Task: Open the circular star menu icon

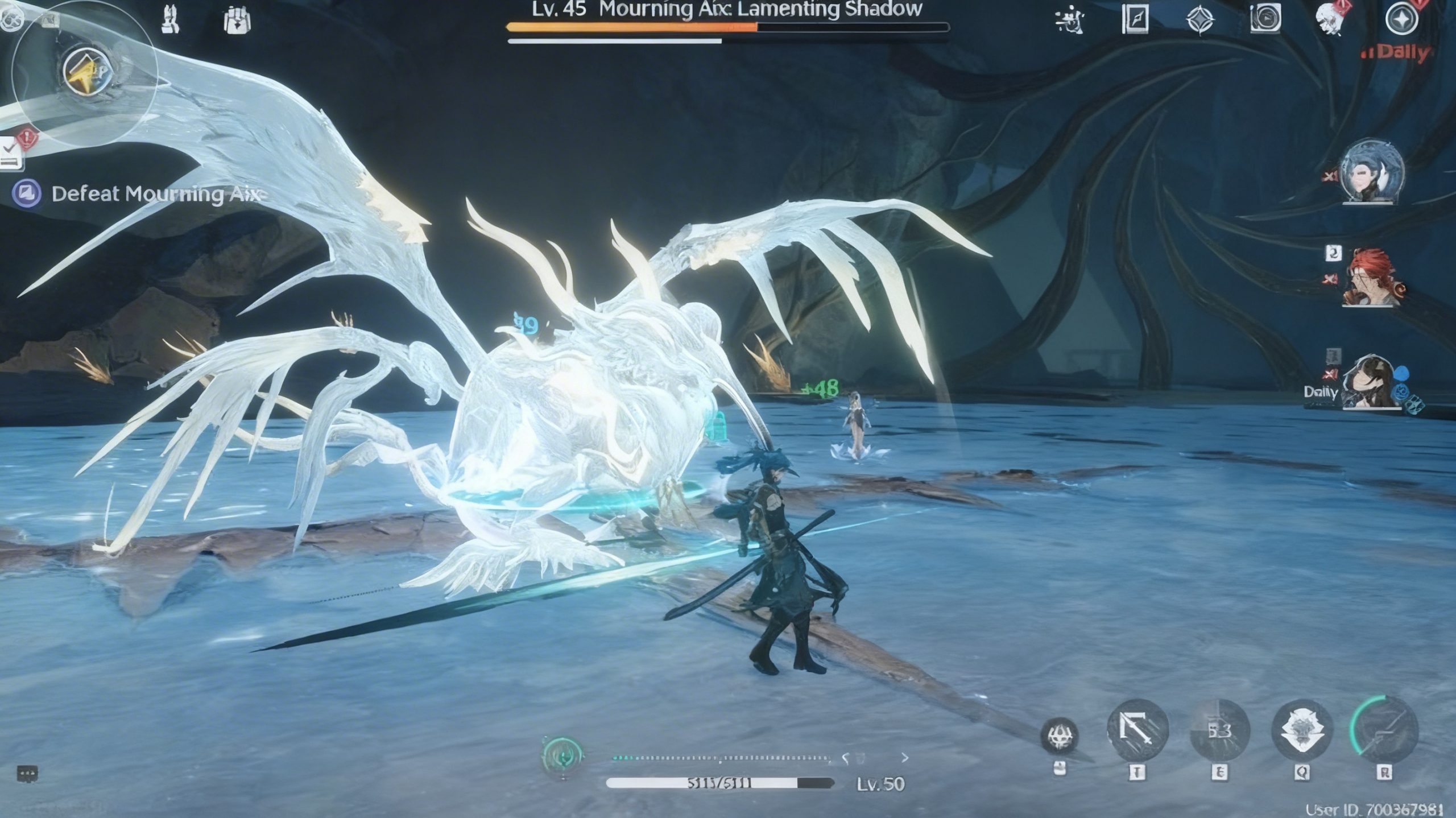Action: click(1401, 20)
